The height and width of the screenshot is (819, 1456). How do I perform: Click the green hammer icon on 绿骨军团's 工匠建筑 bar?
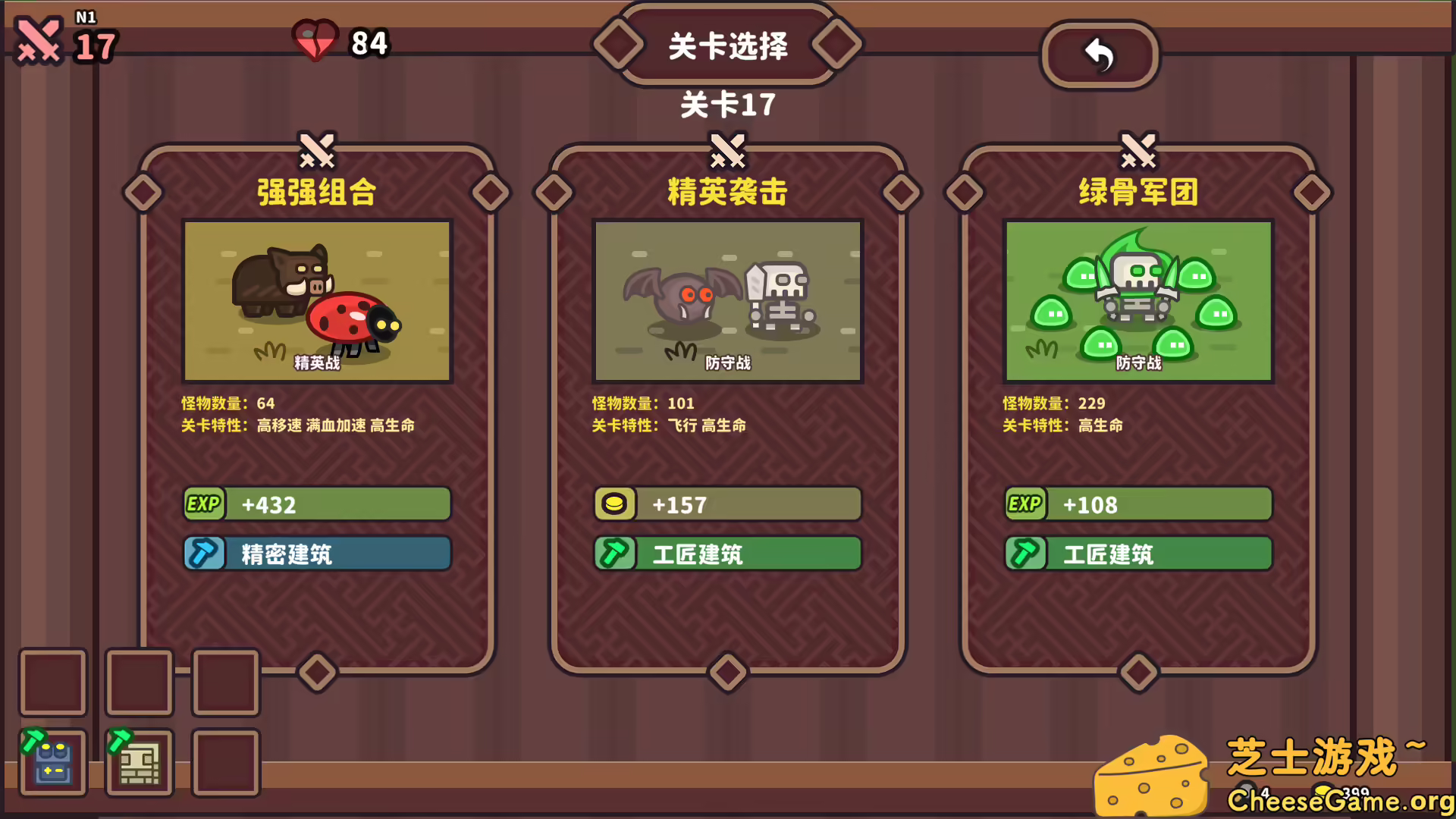point(1025,554)
